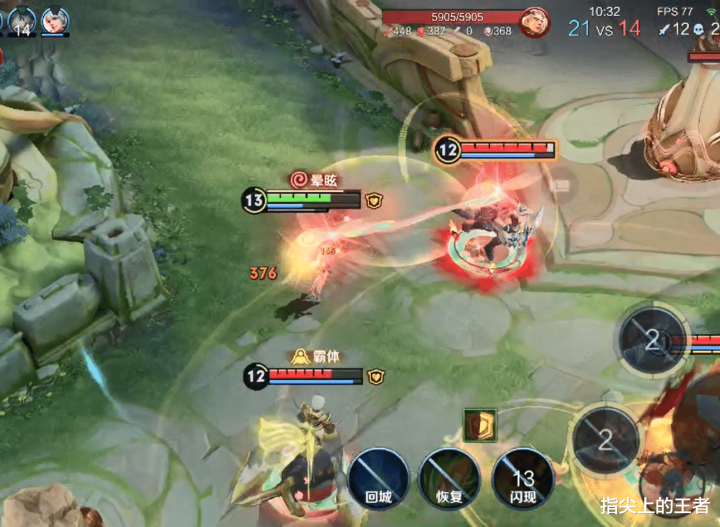Use the 恢复 restore skill

coord(449,479)
